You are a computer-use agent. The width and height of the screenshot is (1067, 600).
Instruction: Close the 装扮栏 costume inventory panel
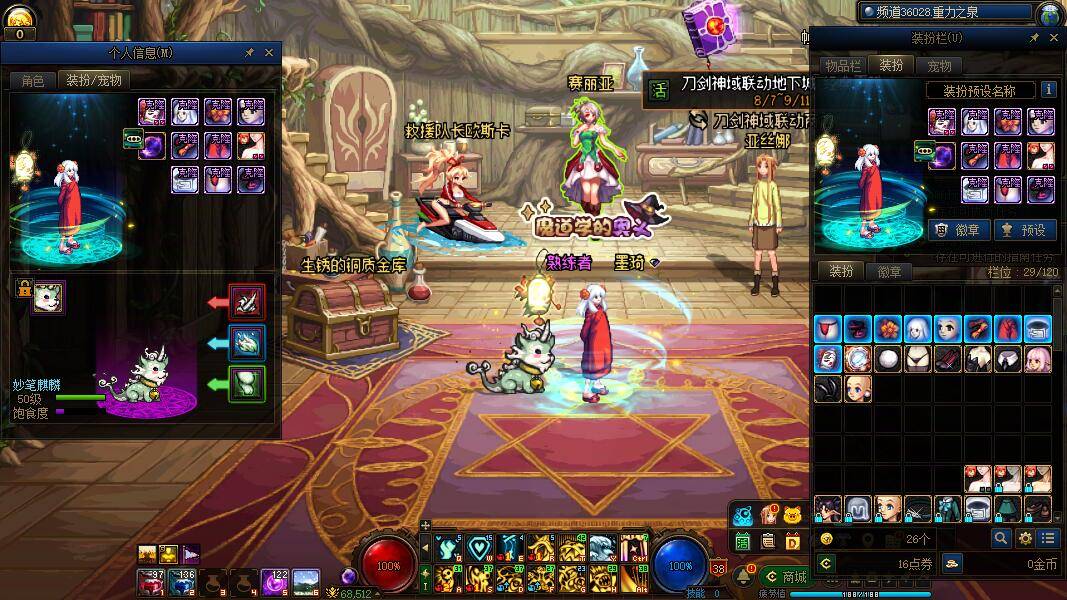pos(1054,38)
